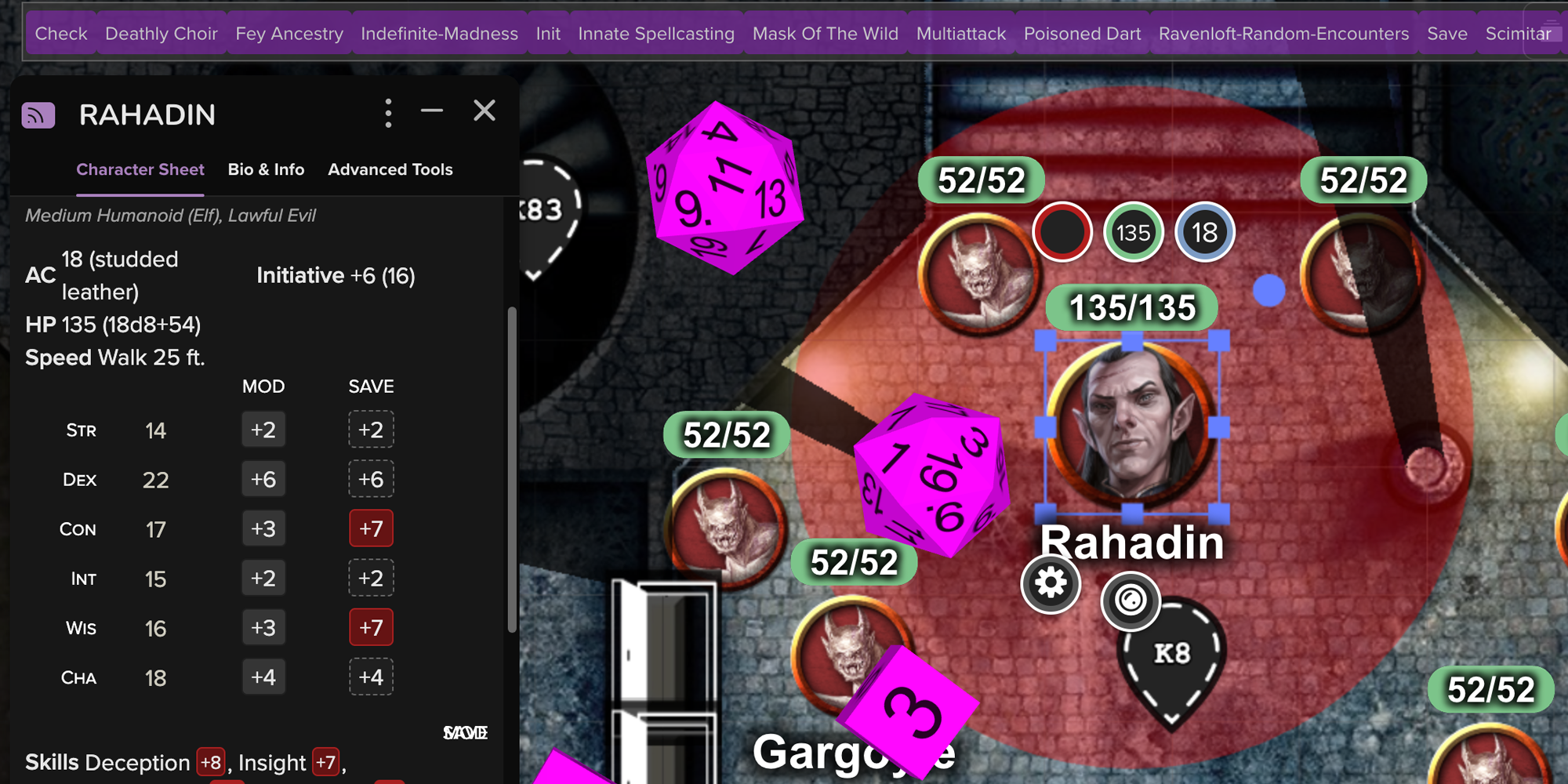Switch to the Bio & Info tab
This screenshot has width=1568, height=784.
266,169
